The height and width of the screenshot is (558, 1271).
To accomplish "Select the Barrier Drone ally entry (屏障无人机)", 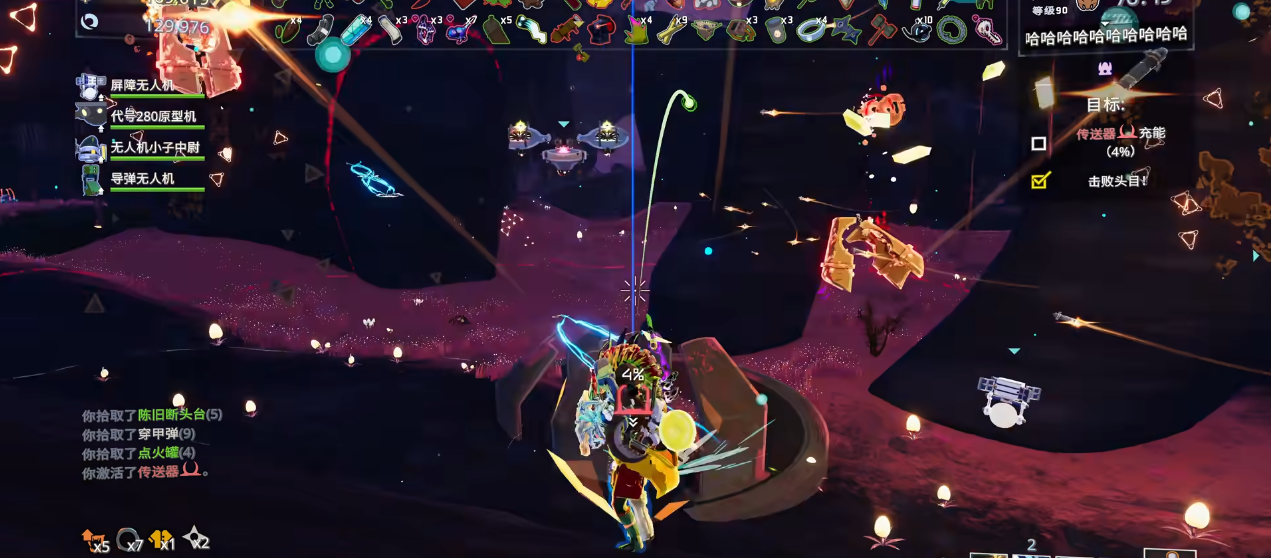I will click(x=141, y=86).
